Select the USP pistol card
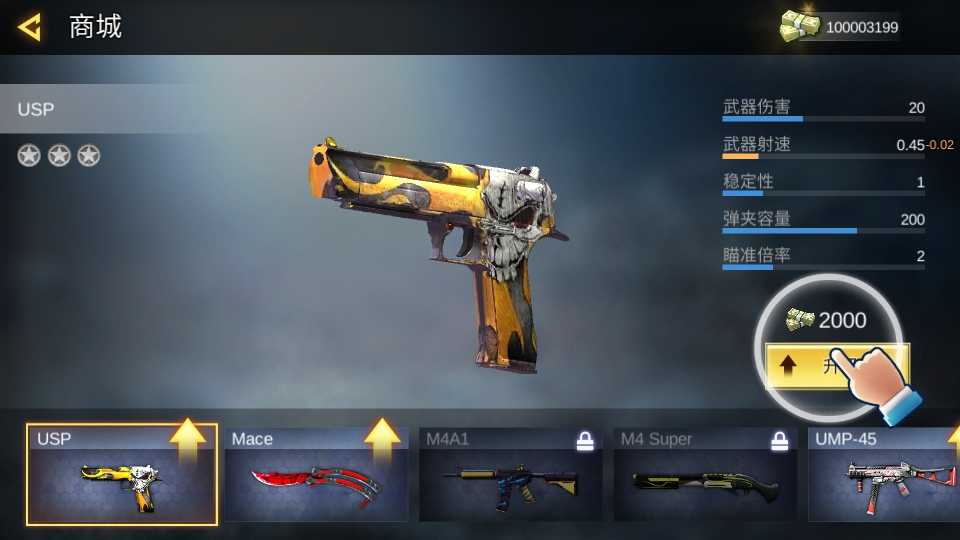This screenshot has width=960, height=540. pyautogui.click(x=122, y=475)
